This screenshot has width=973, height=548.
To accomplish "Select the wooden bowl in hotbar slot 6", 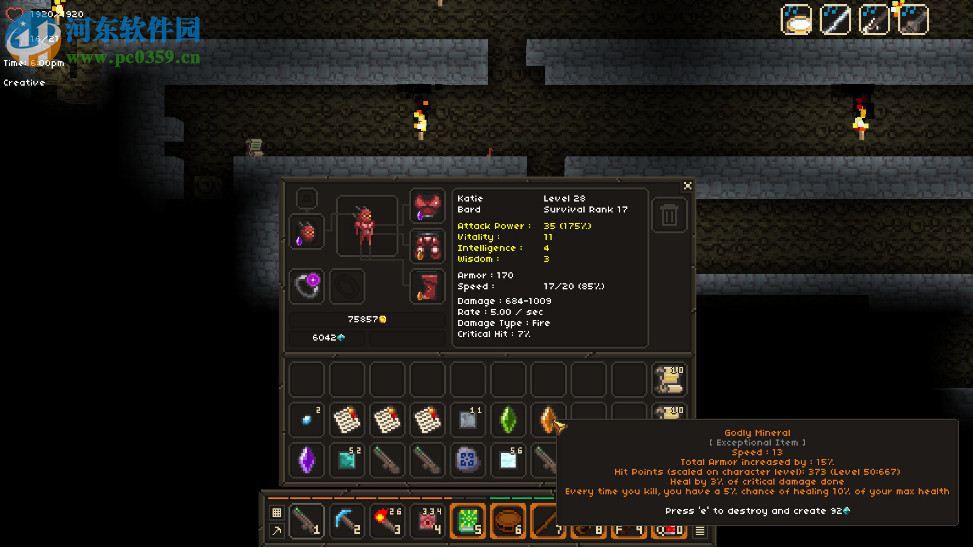I will pos(508,521).
